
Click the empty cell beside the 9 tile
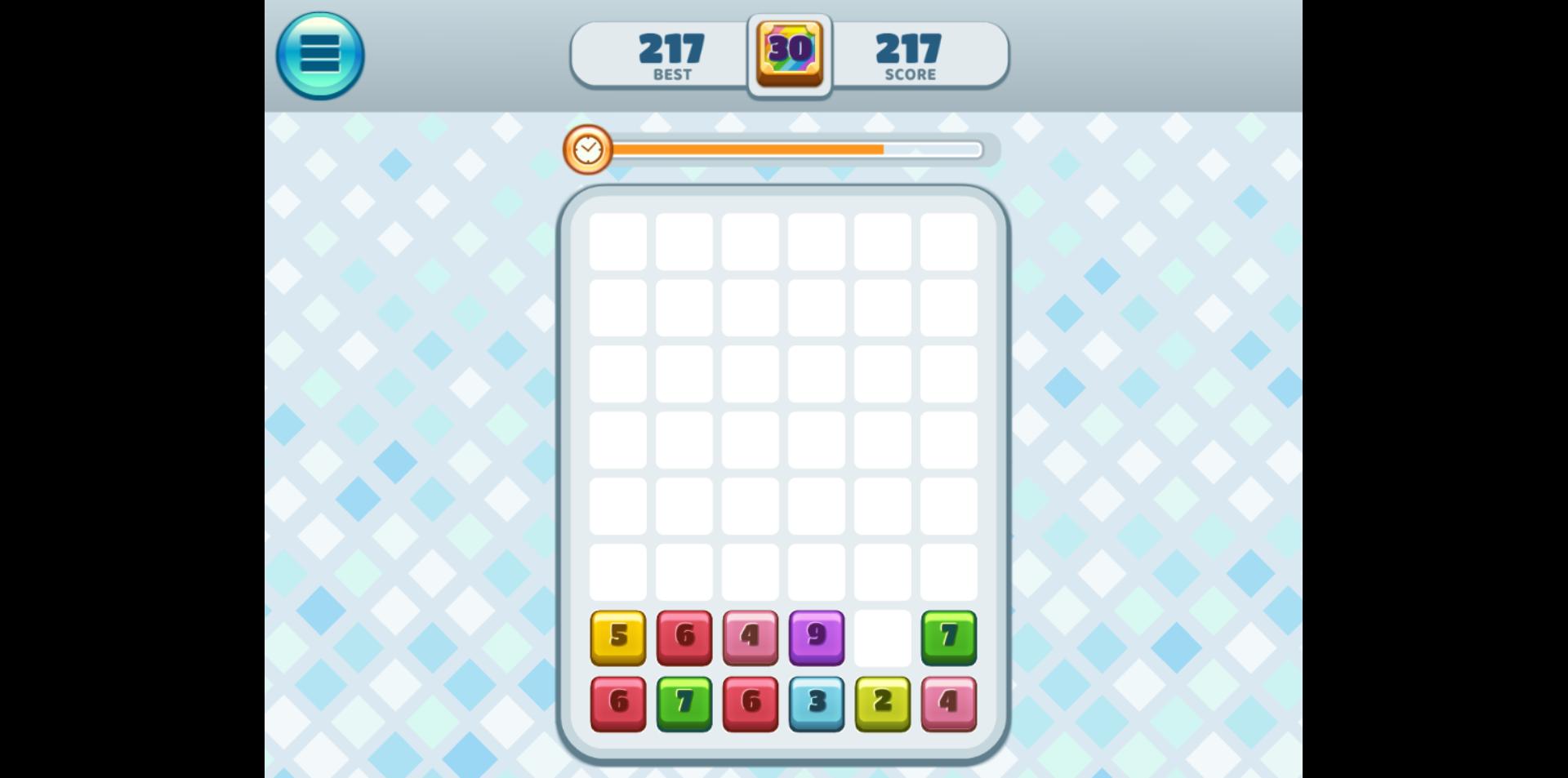pyautogui.click(x=882, y=638)
